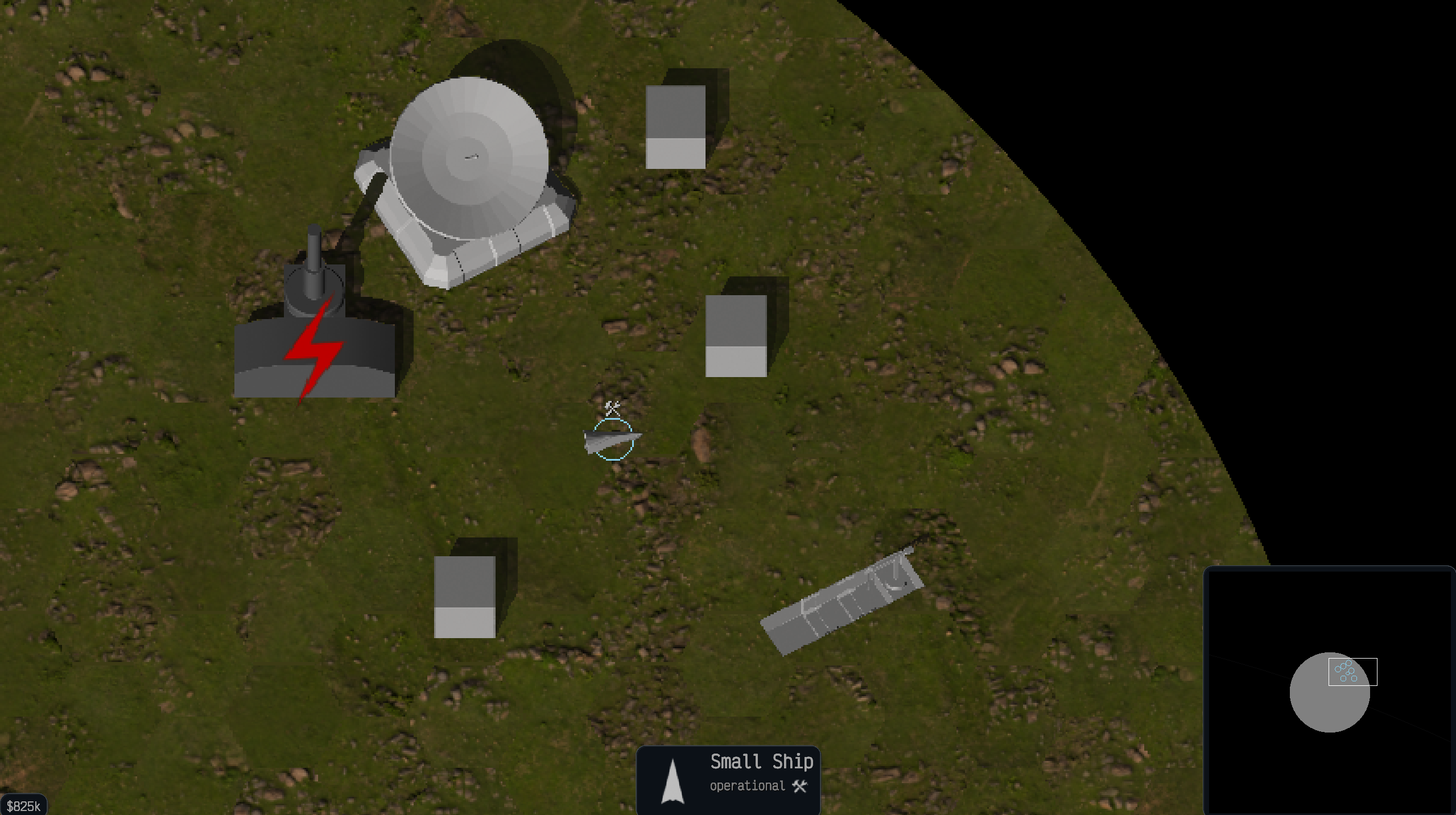Click the crossed-tools repair icon above the selected ship
This screenshot has height=815, width=1456.
(x=612, y=407)
